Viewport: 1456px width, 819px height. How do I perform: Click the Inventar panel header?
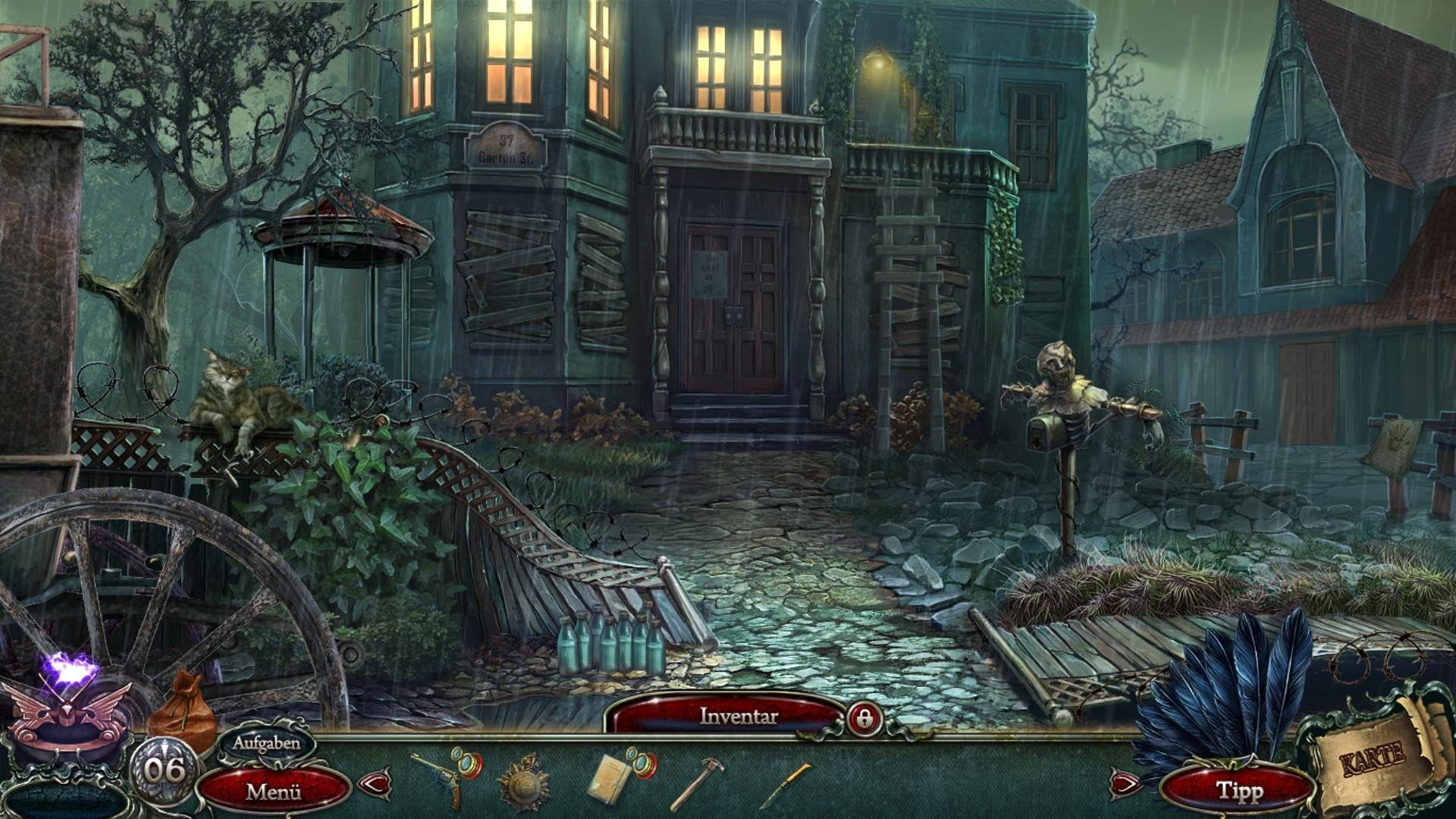(738, 716)
